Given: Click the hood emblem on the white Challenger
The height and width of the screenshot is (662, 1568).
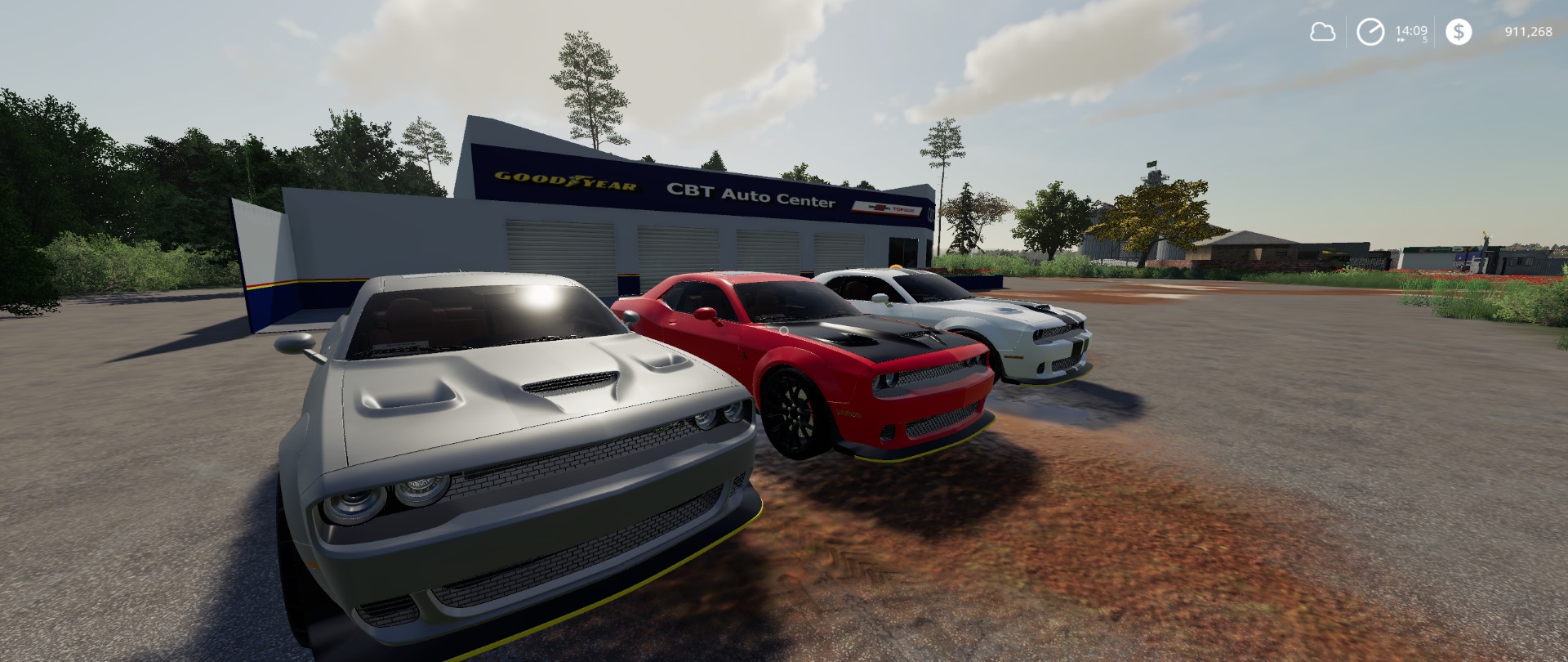Looking at the screenshot, I should coord(1006,311).
